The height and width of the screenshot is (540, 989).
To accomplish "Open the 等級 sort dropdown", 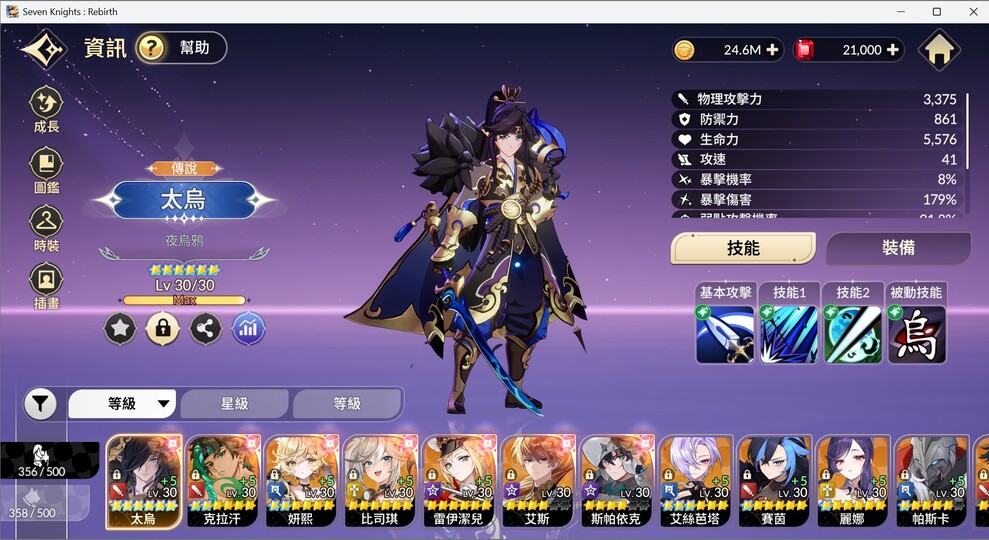I will [x=122, y=404].
